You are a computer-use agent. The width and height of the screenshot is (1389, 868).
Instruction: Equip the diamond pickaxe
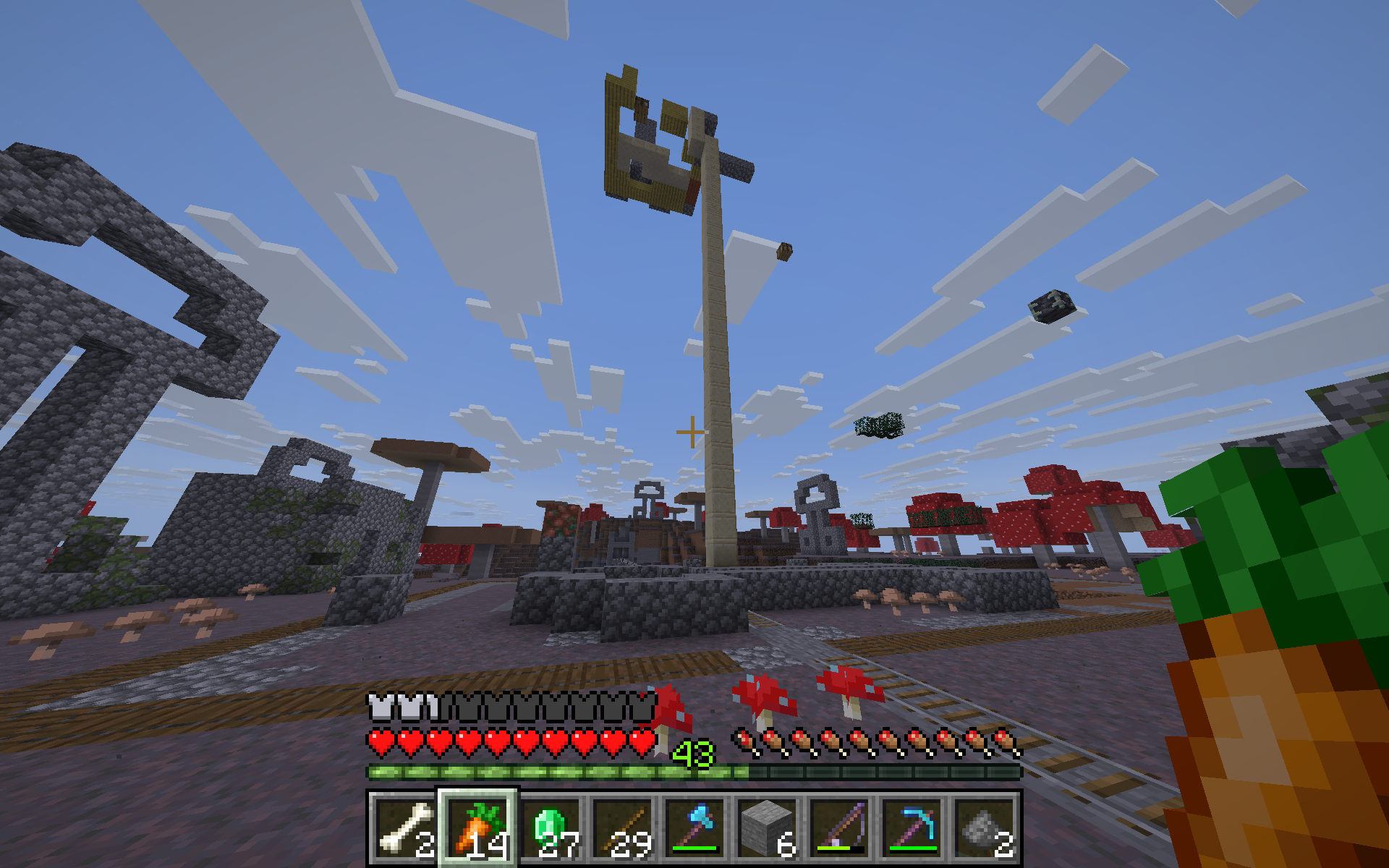coord(912,828)
